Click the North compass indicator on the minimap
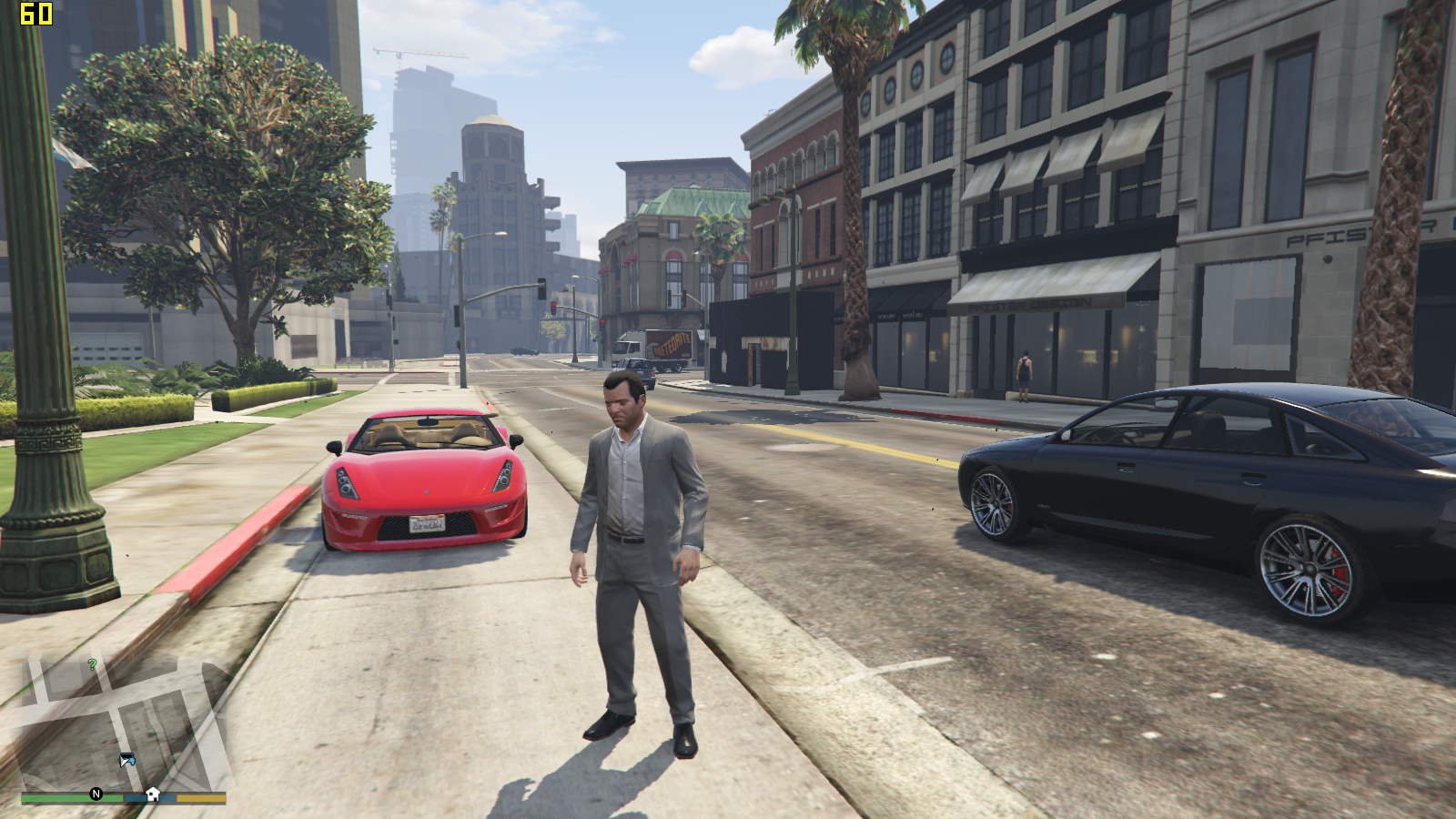The height and width of the screenshot is (819, 1456). pyautogui.click(x=96, y=794)
